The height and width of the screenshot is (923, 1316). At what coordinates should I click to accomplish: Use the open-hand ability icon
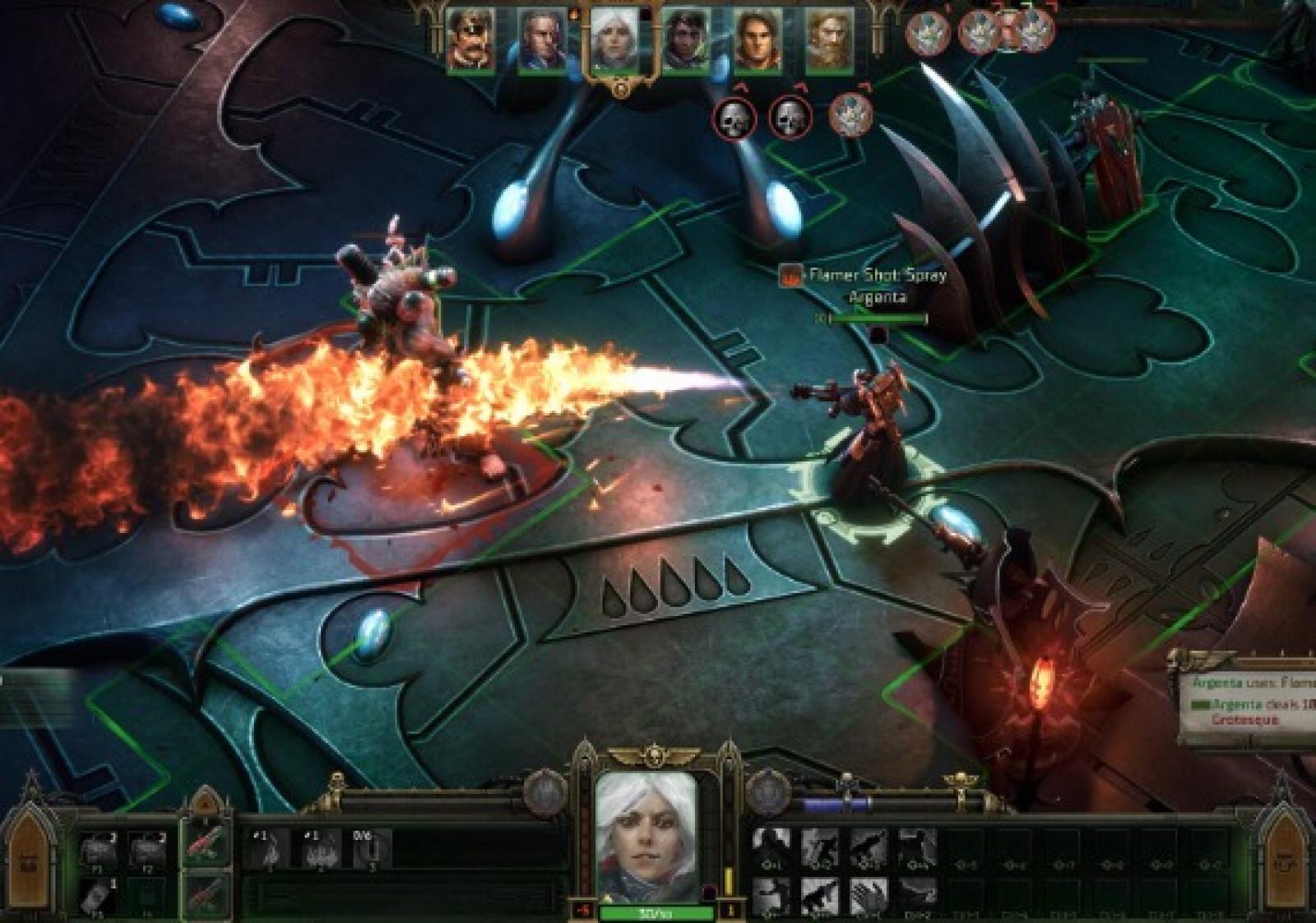coord(867,896)
